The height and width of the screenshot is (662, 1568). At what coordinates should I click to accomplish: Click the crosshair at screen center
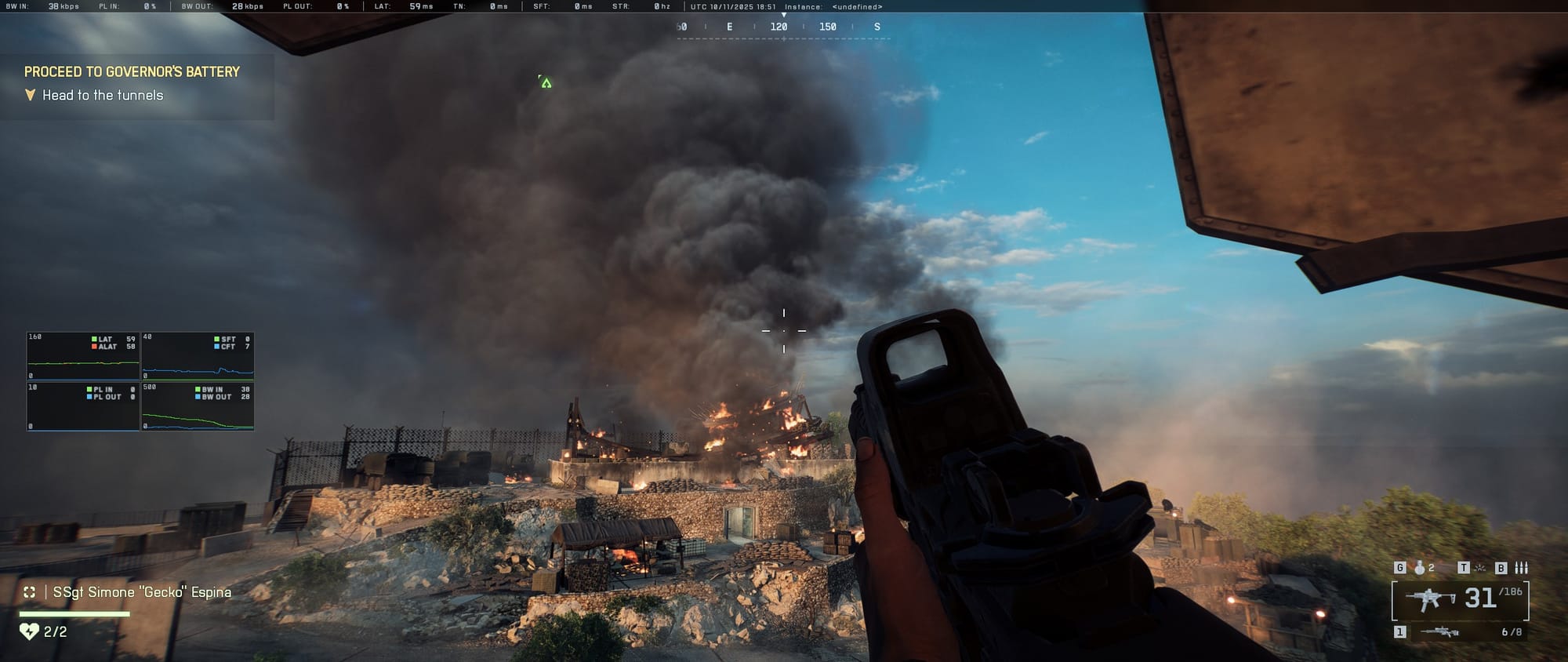783,329
